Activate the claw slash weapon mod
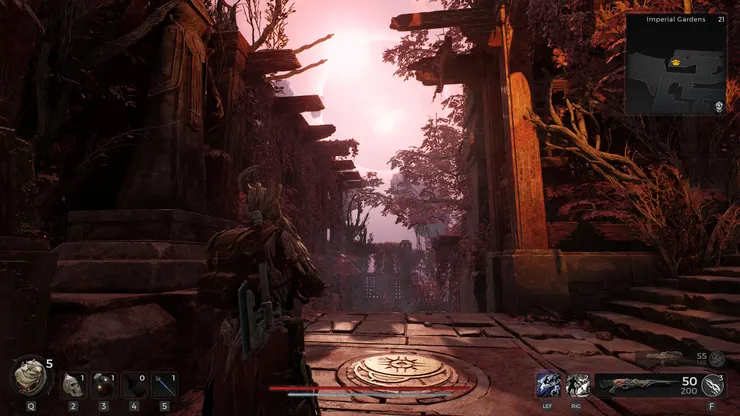Screen dimensions: 740x416 coord(712,385)
